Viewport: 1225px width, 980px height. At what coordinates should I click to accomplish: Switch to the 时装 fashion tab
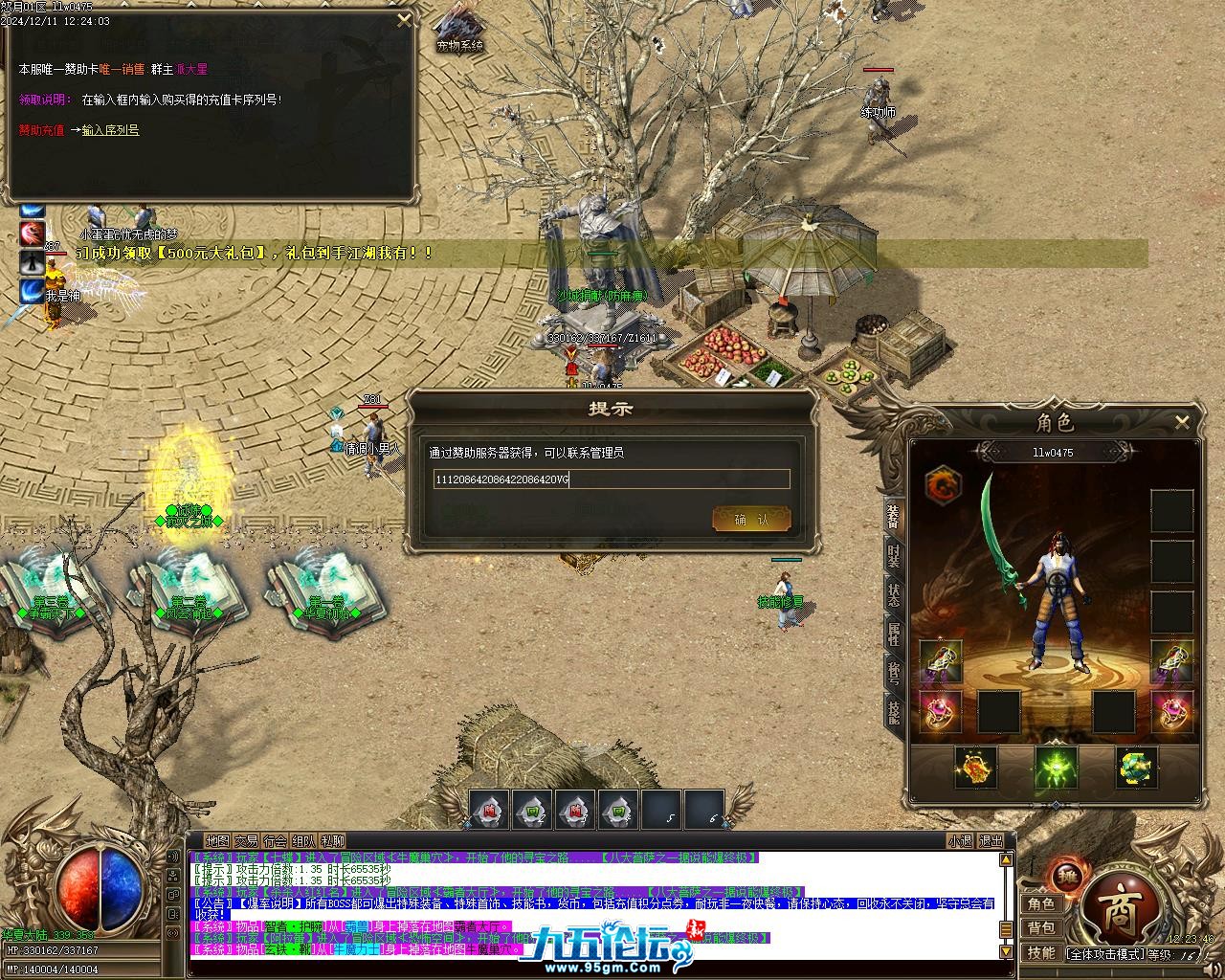click(x=894, y=556)
